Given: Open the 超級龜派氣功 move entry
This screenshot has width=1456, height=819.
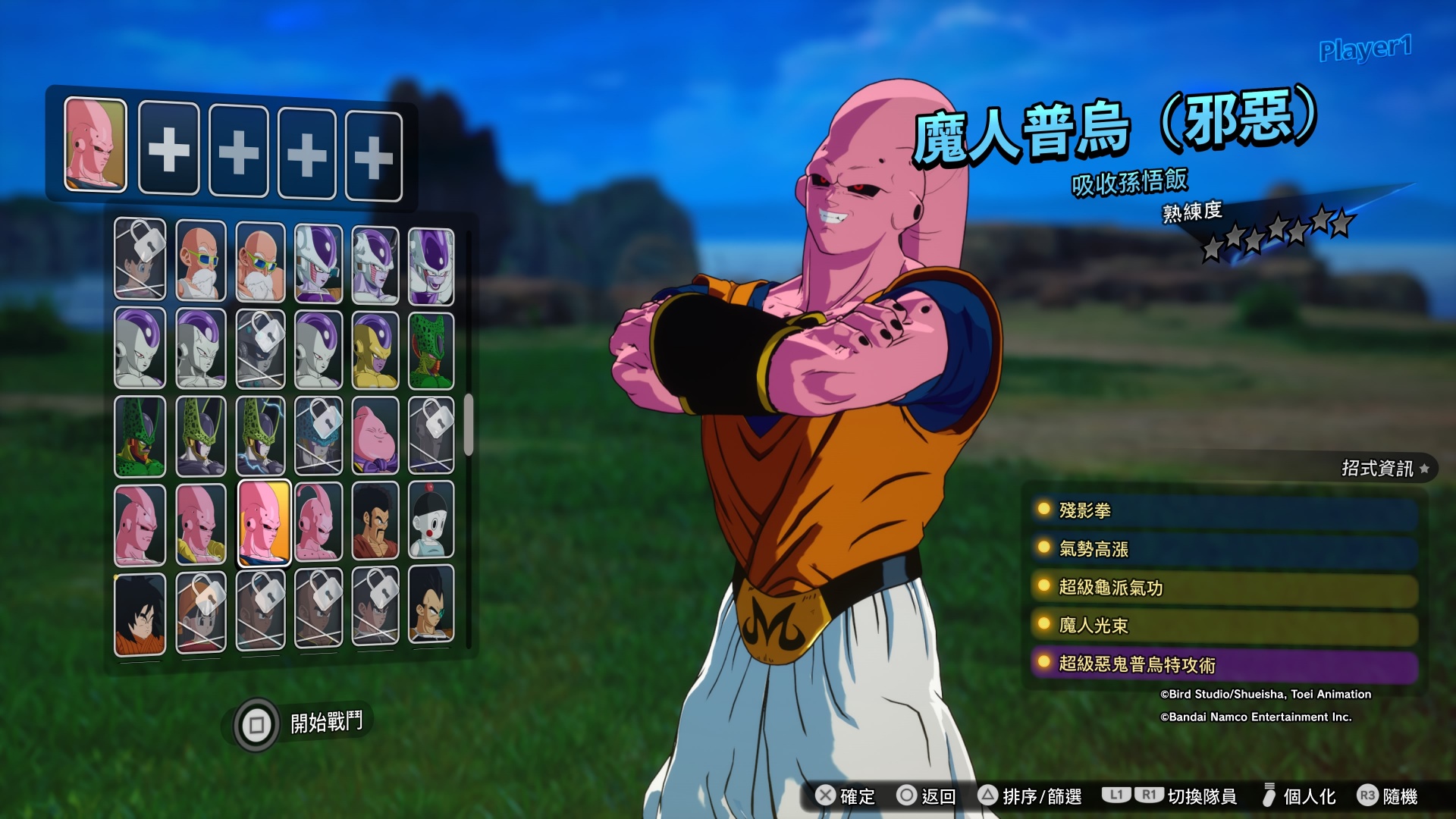Looking at the screenshot, I should click(x=1224, y=588).
